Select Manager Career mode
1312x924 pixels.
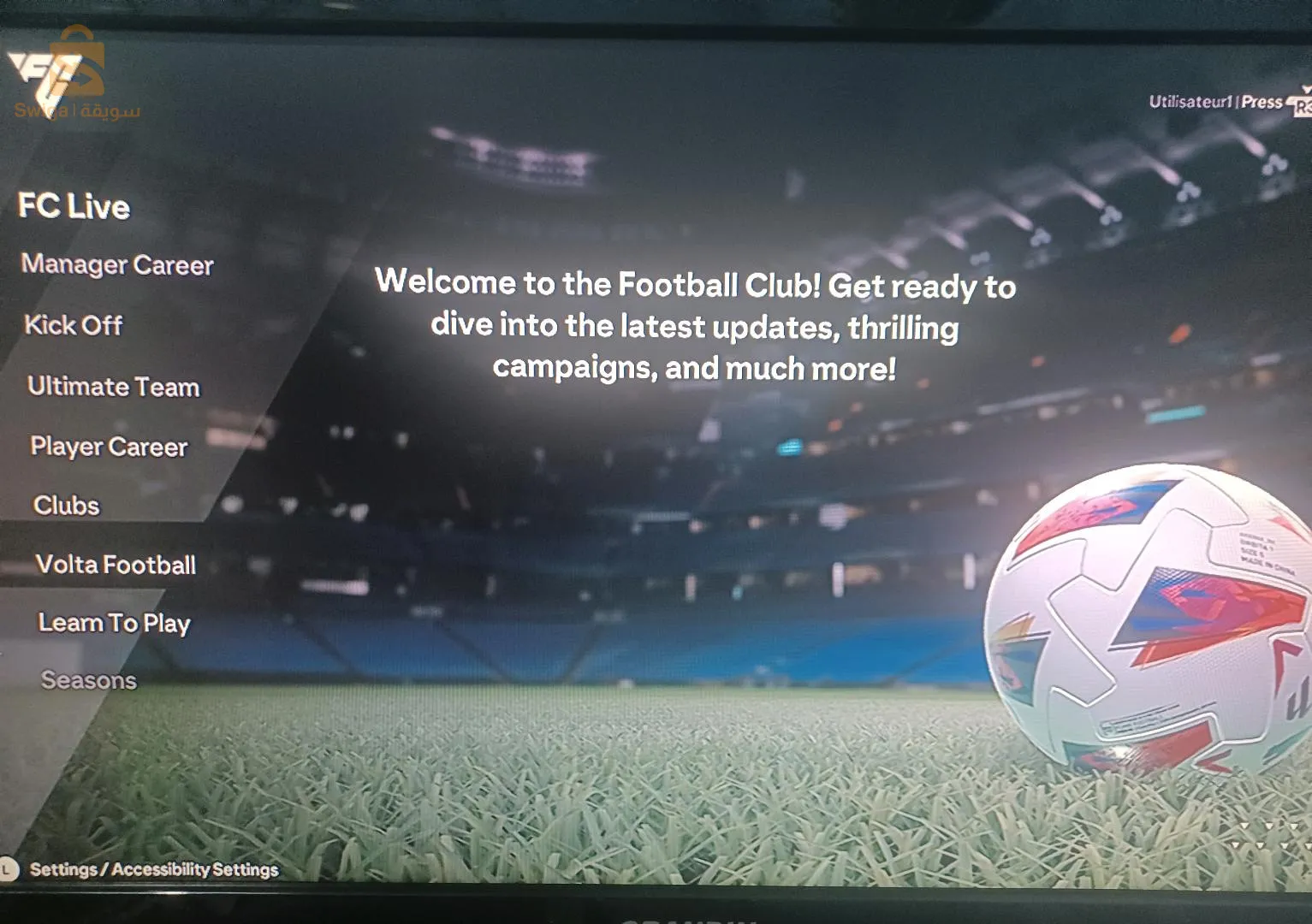tap(117, 265)
